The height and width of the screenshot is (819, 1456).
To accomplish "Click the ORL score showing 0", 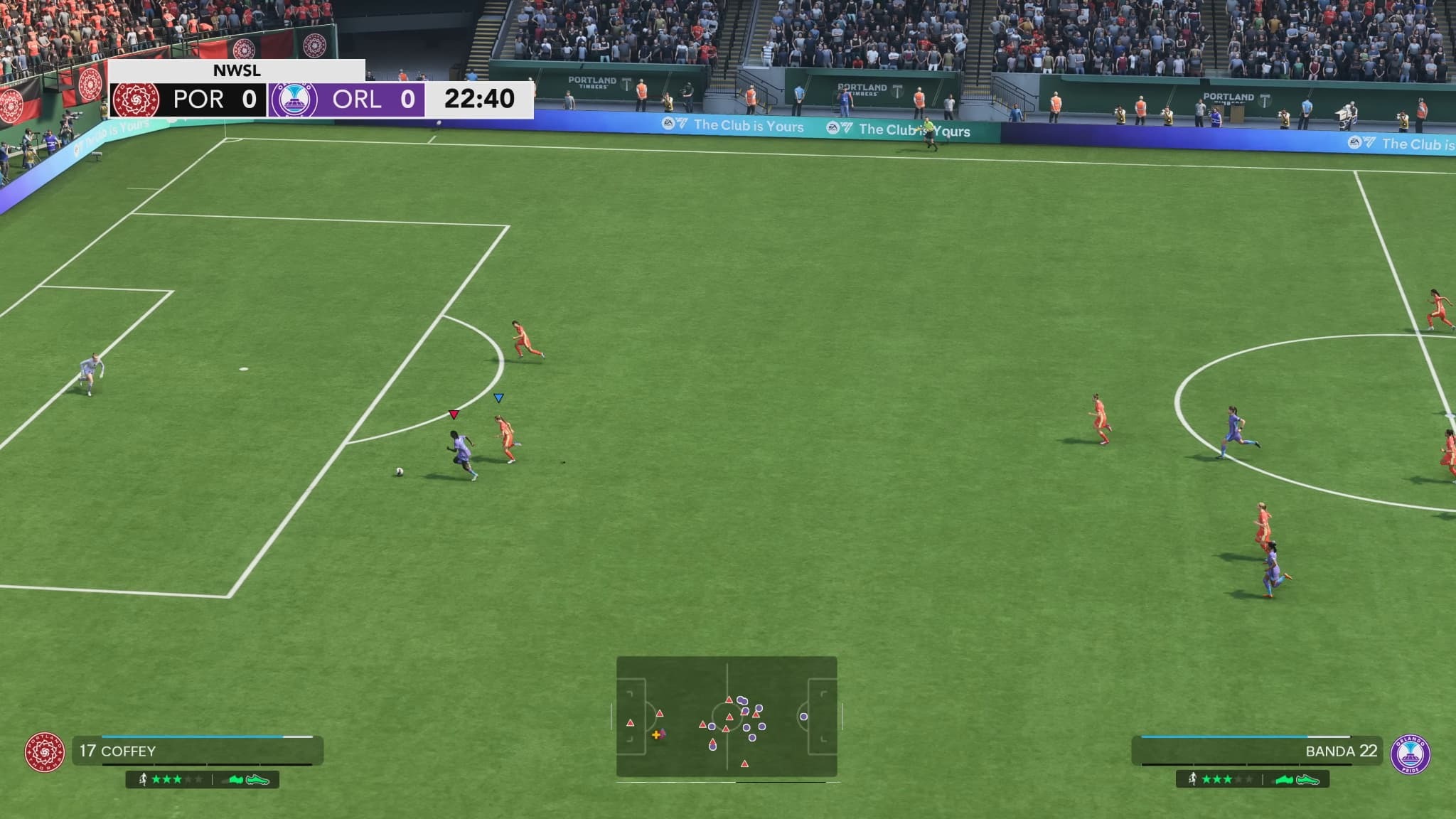I will pos(408,99).
